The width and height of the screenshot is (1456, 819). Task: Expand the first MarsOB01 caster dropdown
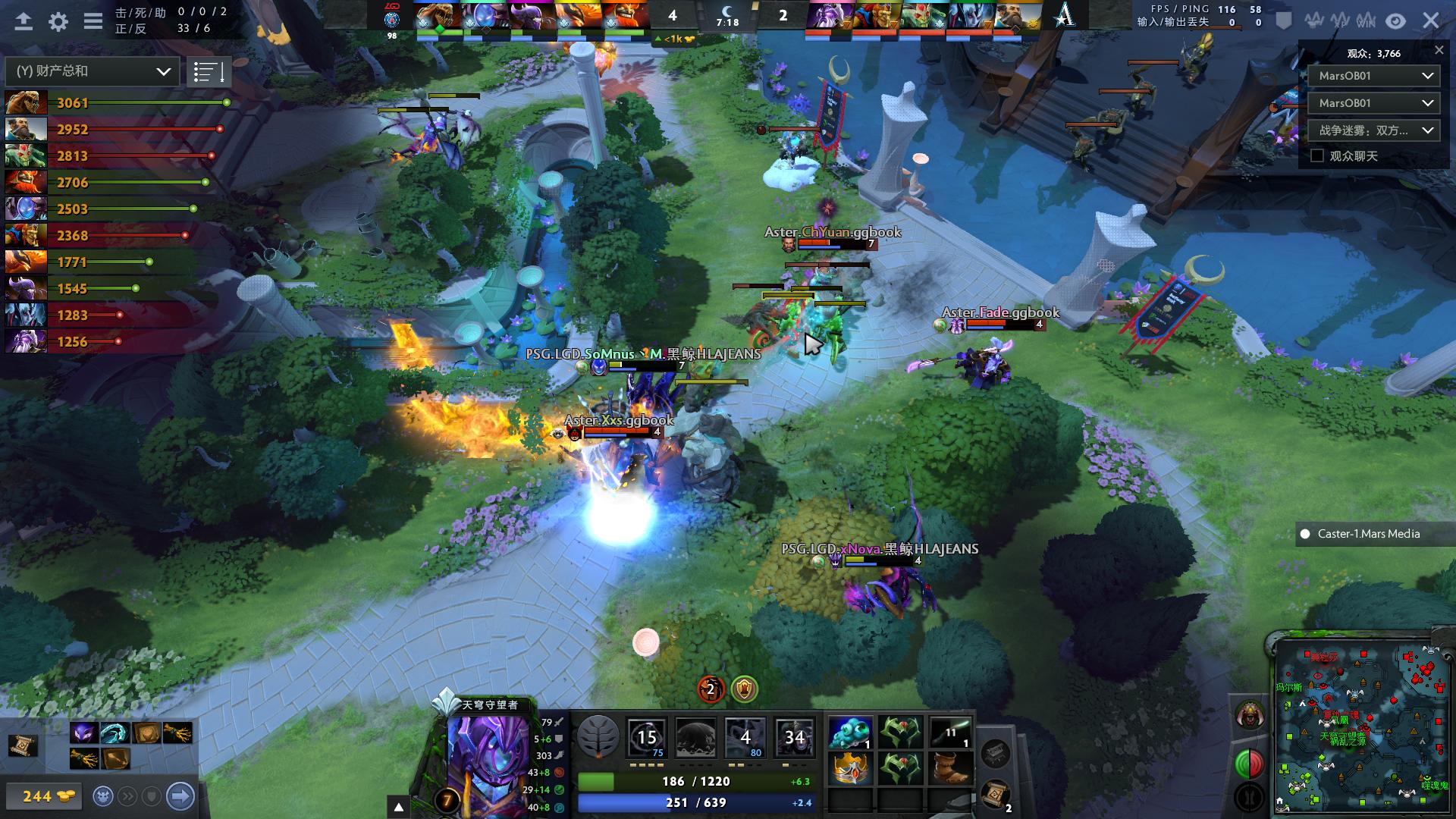point(1373,75)
